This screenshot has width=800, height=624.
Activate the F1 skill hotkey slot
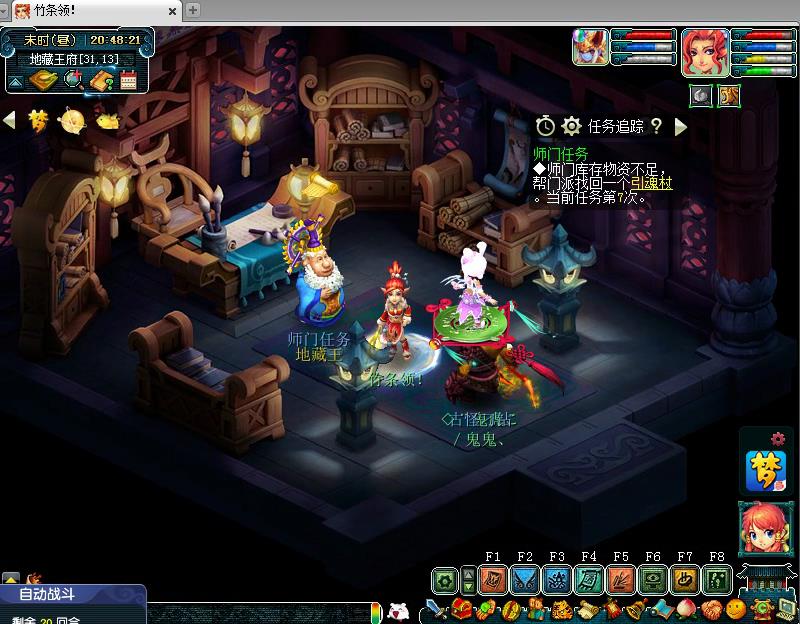tap(493, 580)
